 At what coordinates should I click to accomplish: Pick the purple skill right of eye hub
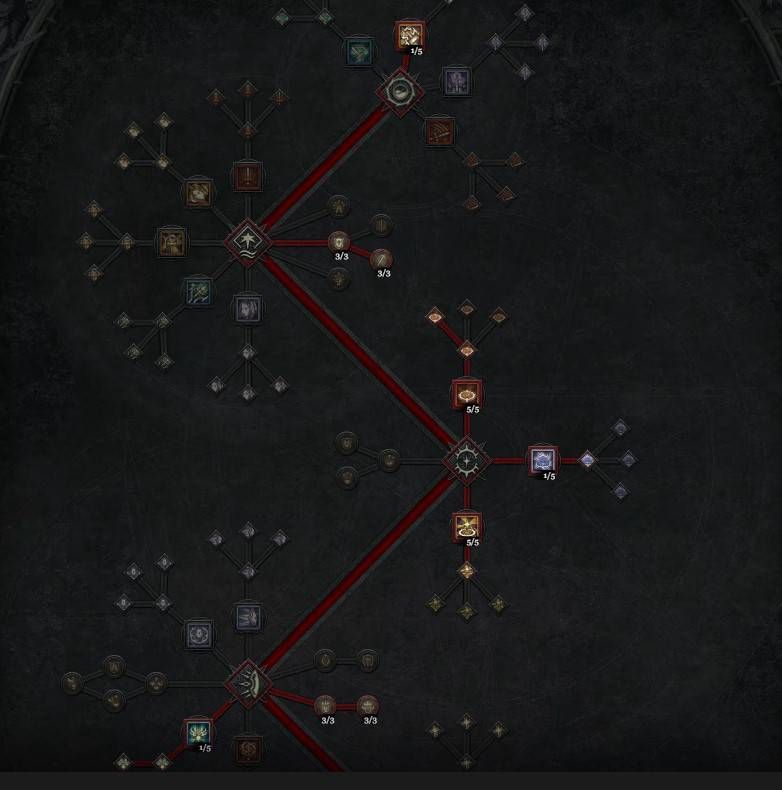click(x=456, y=79)
